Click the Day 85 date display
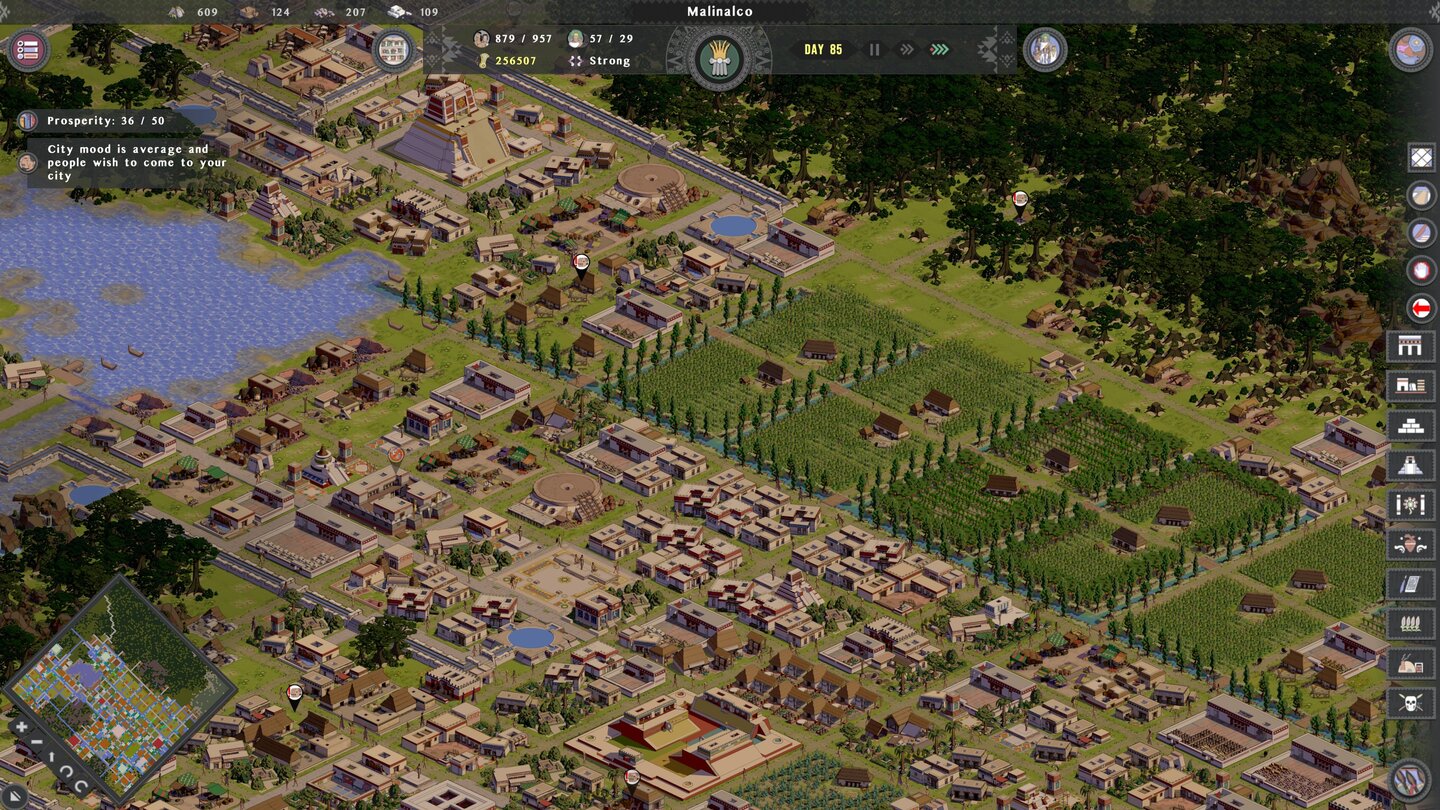The height and width of the screenshot is (810, 1440). [x=822, y=48]
